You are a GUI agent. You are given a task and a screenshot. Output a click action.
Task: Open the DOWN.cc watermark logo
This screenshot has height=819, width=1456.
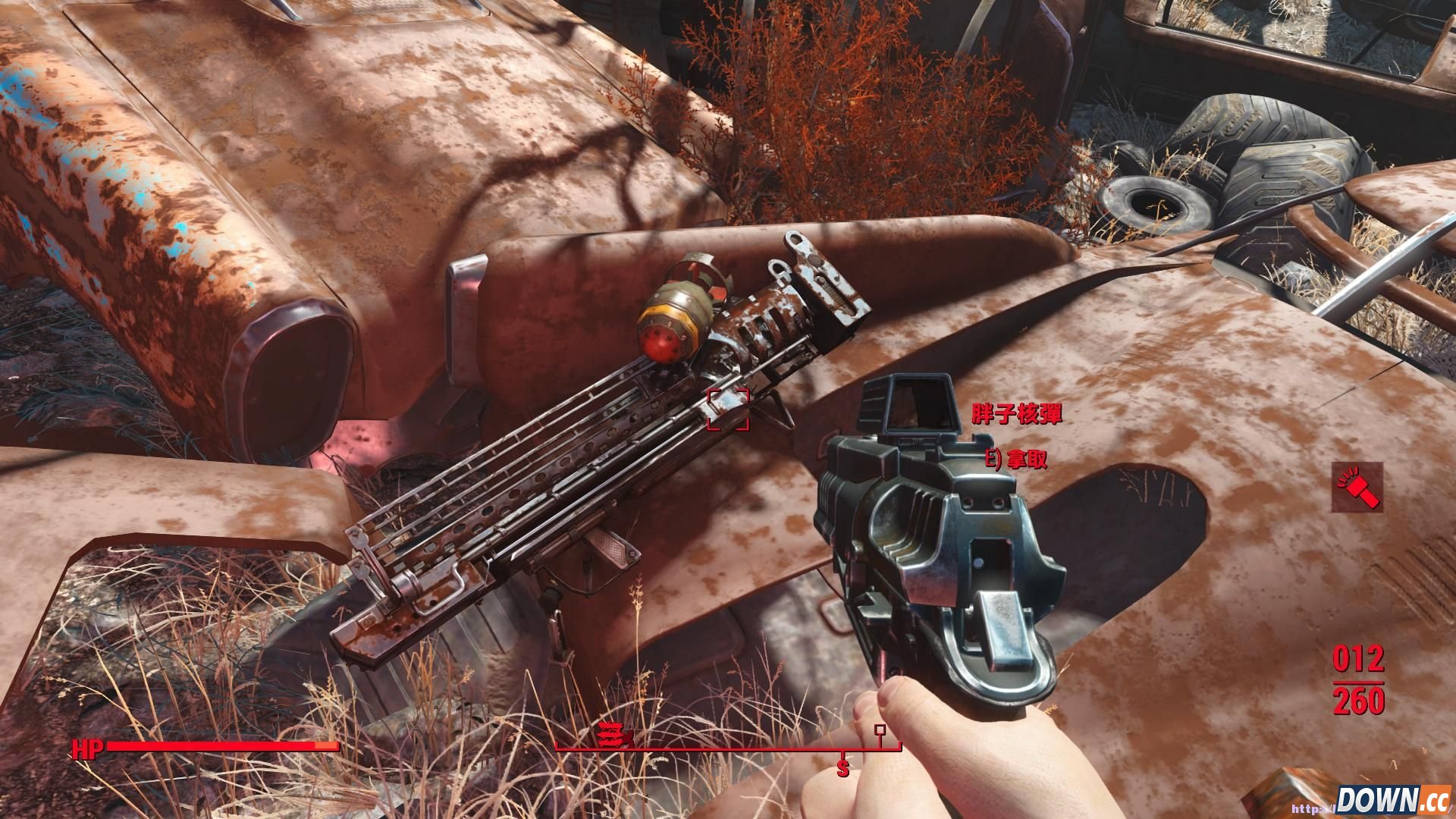click(1392, 800)
